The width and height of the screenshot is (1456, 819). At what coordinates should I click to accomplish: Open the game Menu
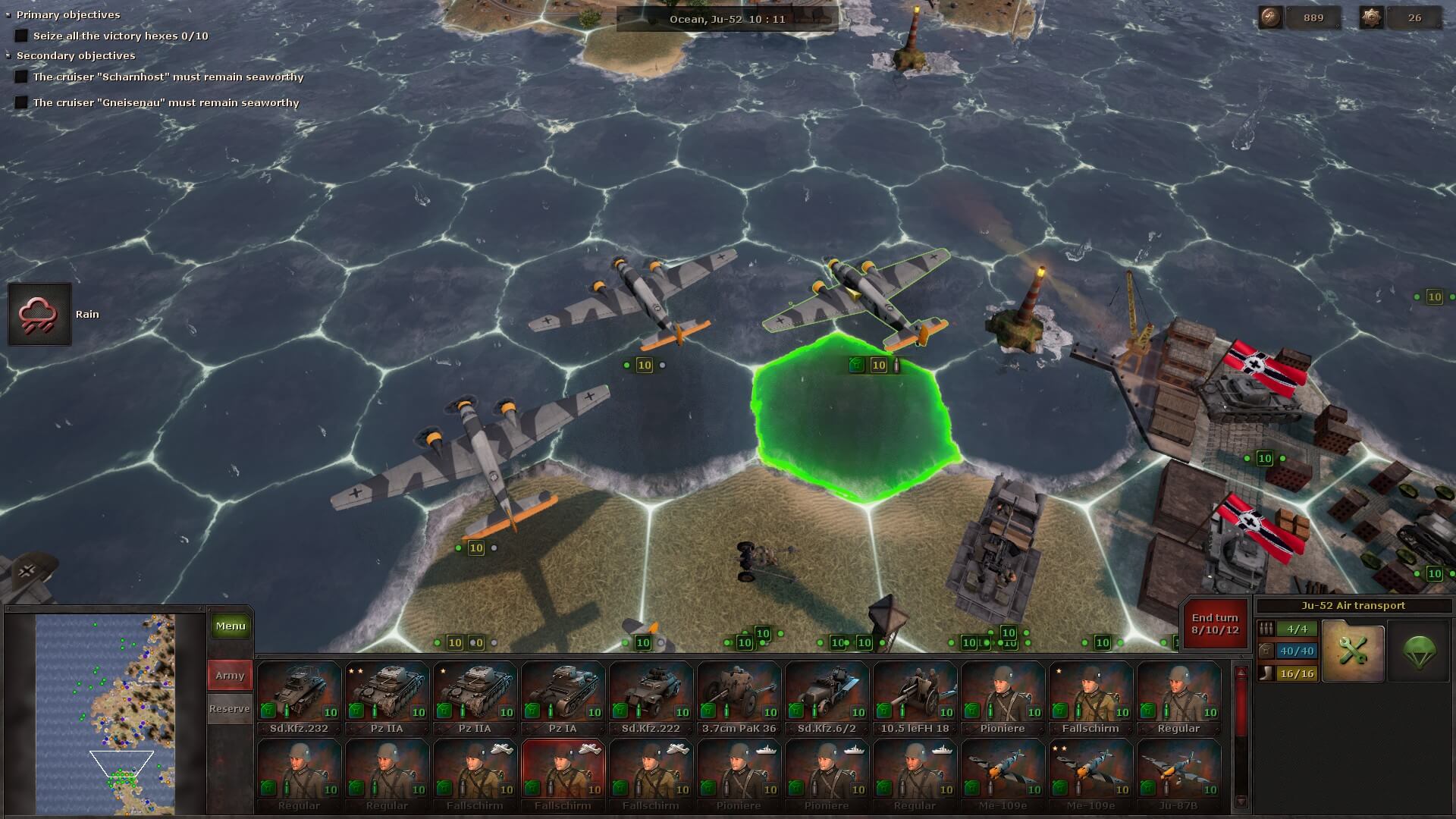tap(231, 626)
